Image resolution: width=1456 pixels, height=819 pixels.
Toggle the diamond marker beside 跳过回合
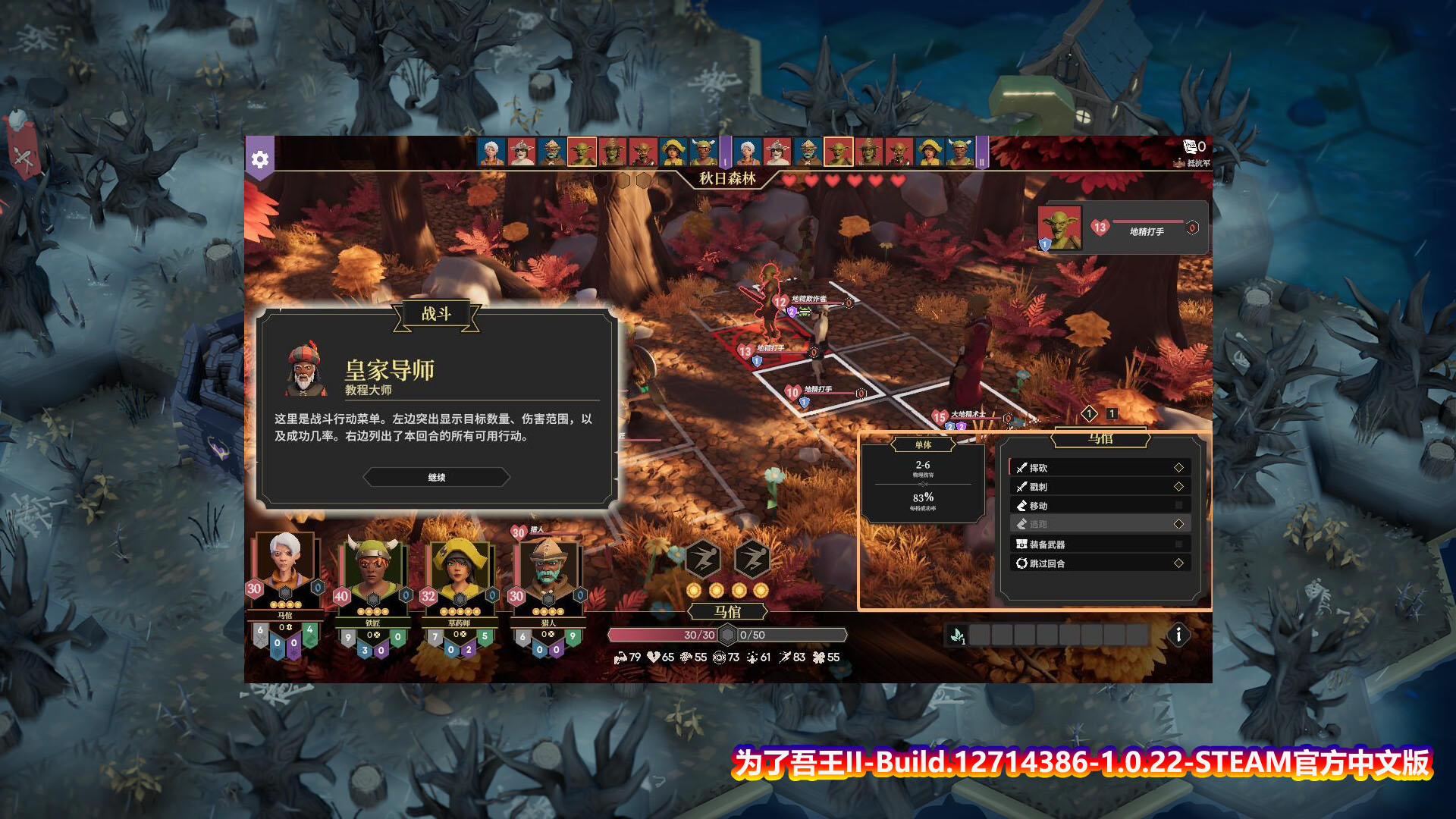tap(1180, 563)
